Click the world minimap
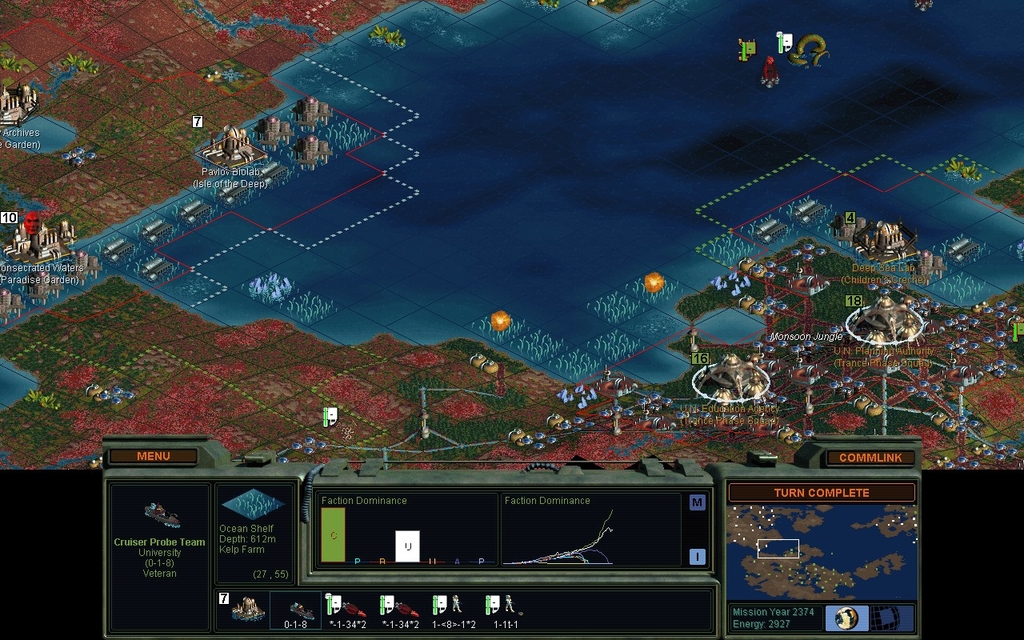This screenshot has width=1024, height=640. click(x=821, y=551)
